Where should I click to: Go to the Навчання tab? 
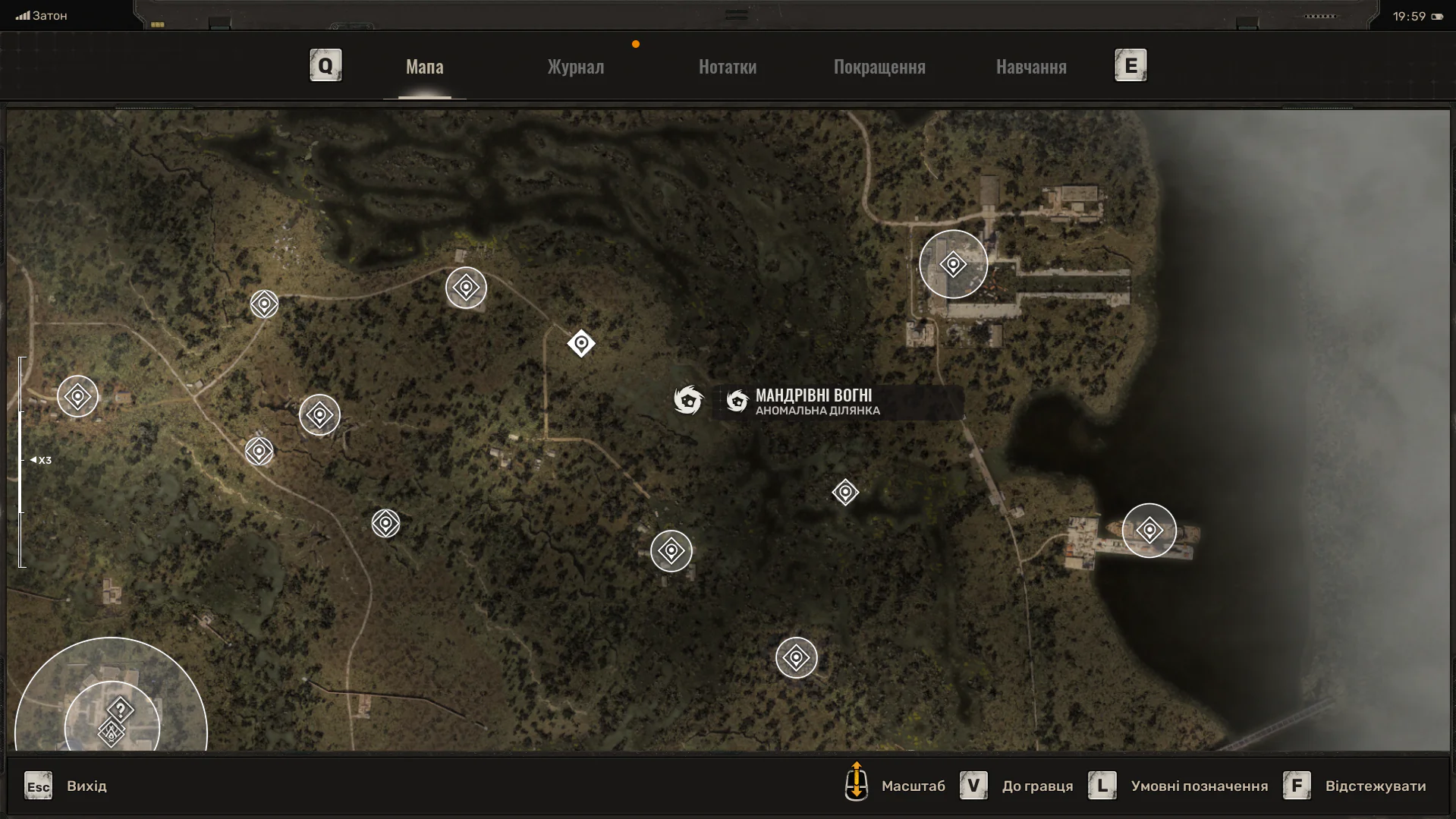pos(1031,67)
